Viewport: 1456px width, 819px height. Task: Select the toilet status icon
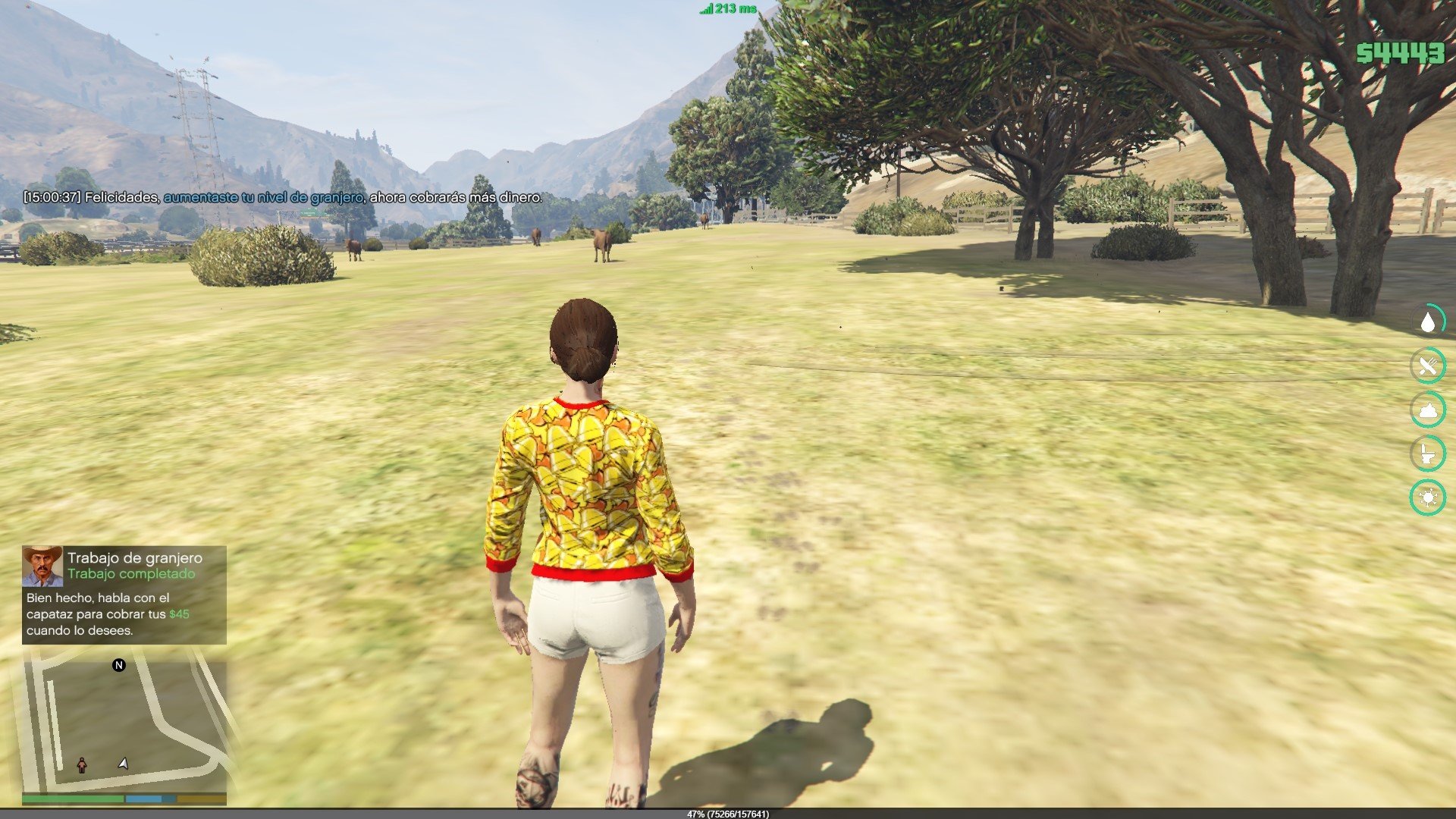(x=1428, y=453)
